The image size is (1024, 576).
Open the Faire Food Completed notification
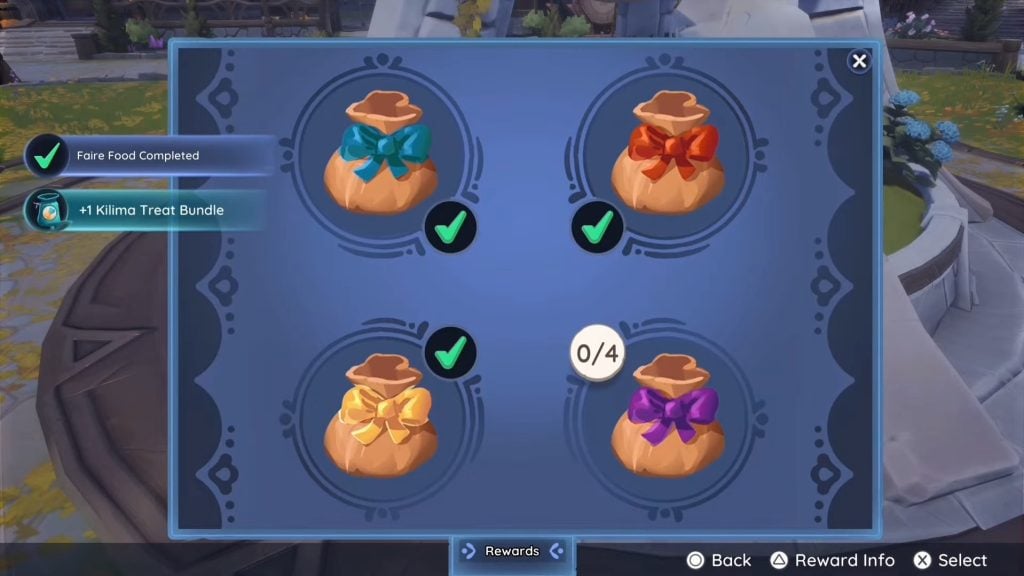[x=150, y=156]
